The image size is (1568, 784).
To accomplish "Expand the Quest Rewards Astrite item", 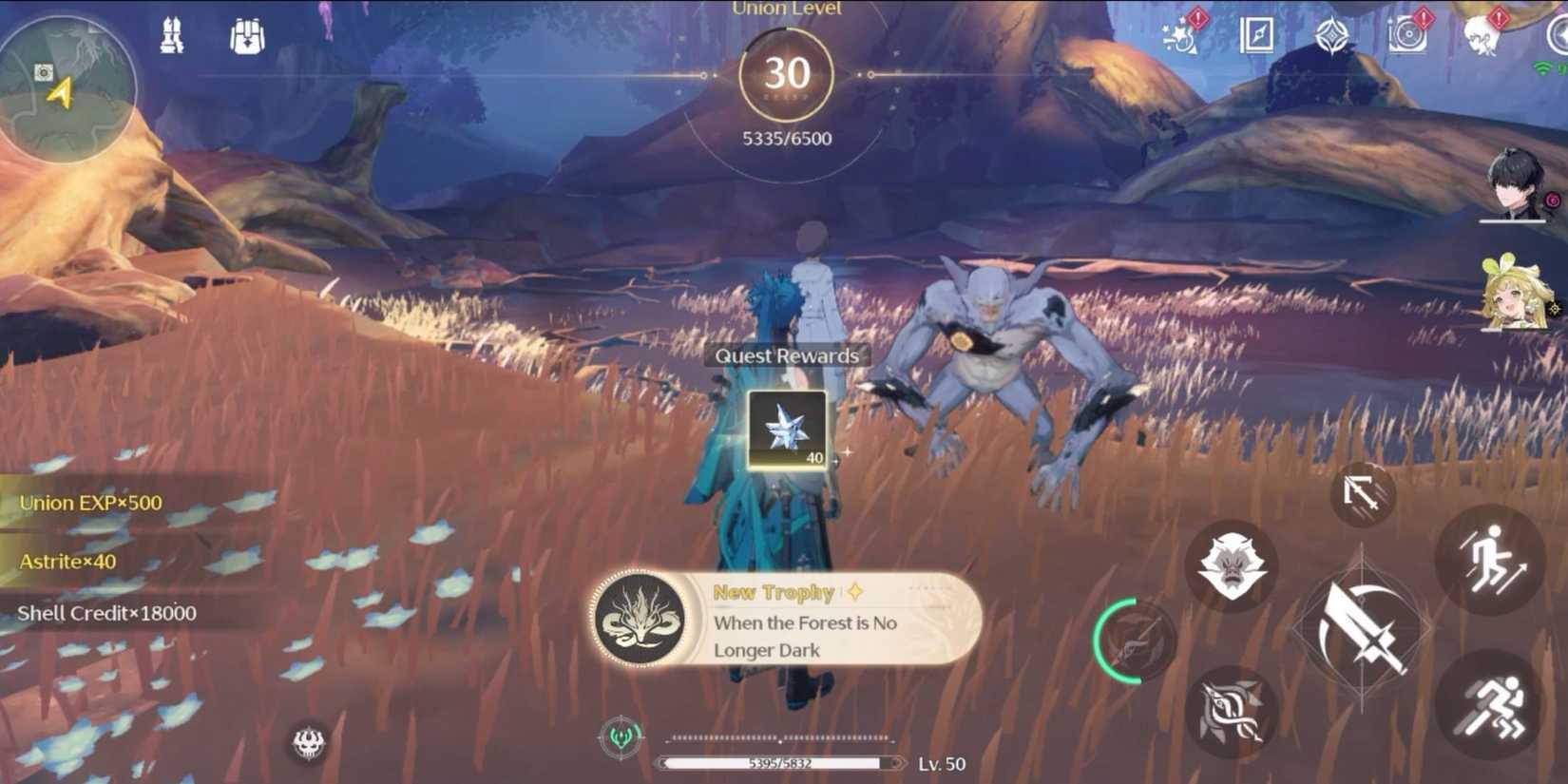I will (x=787, y=428).
